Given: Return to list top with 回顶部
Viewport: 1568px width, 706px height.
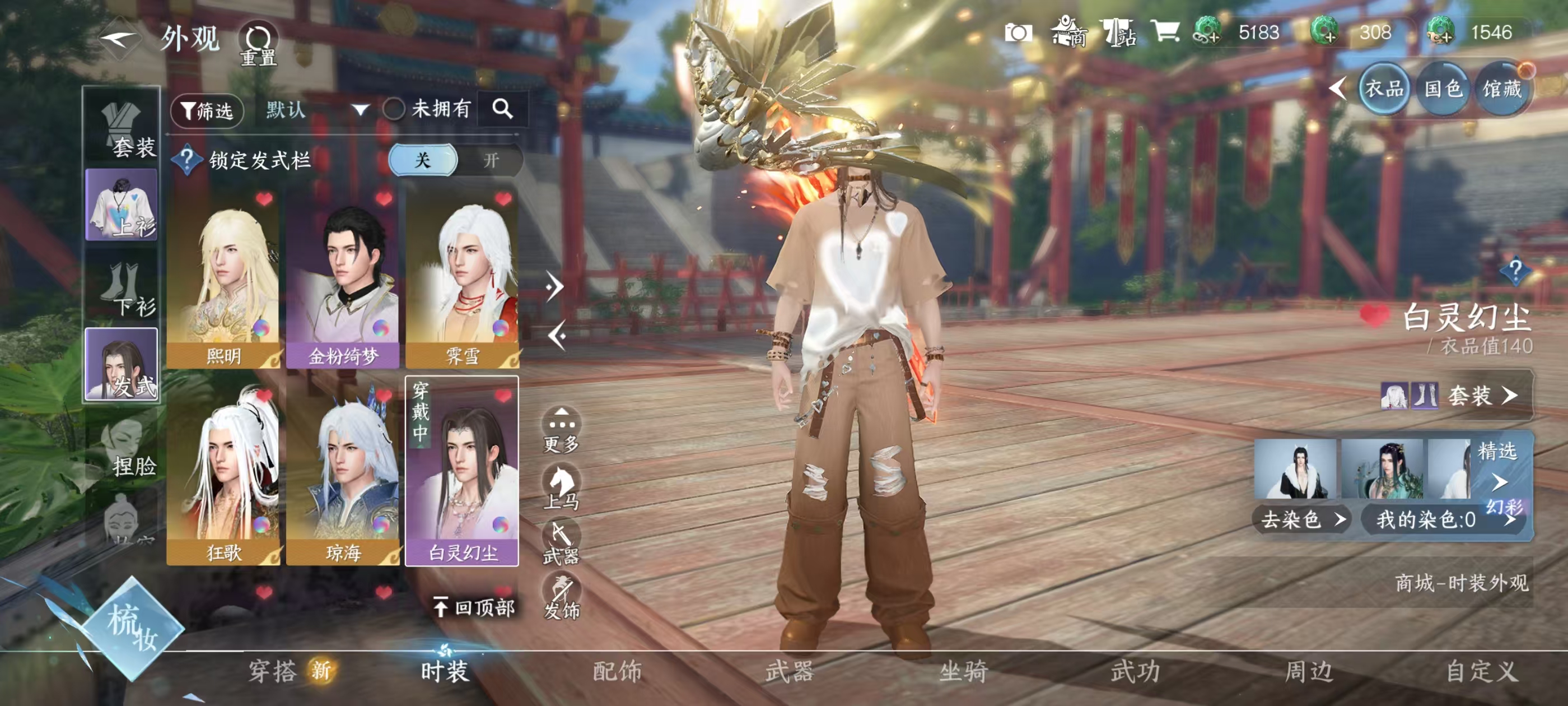Looking at the screenshot, I should pos(475,607).
